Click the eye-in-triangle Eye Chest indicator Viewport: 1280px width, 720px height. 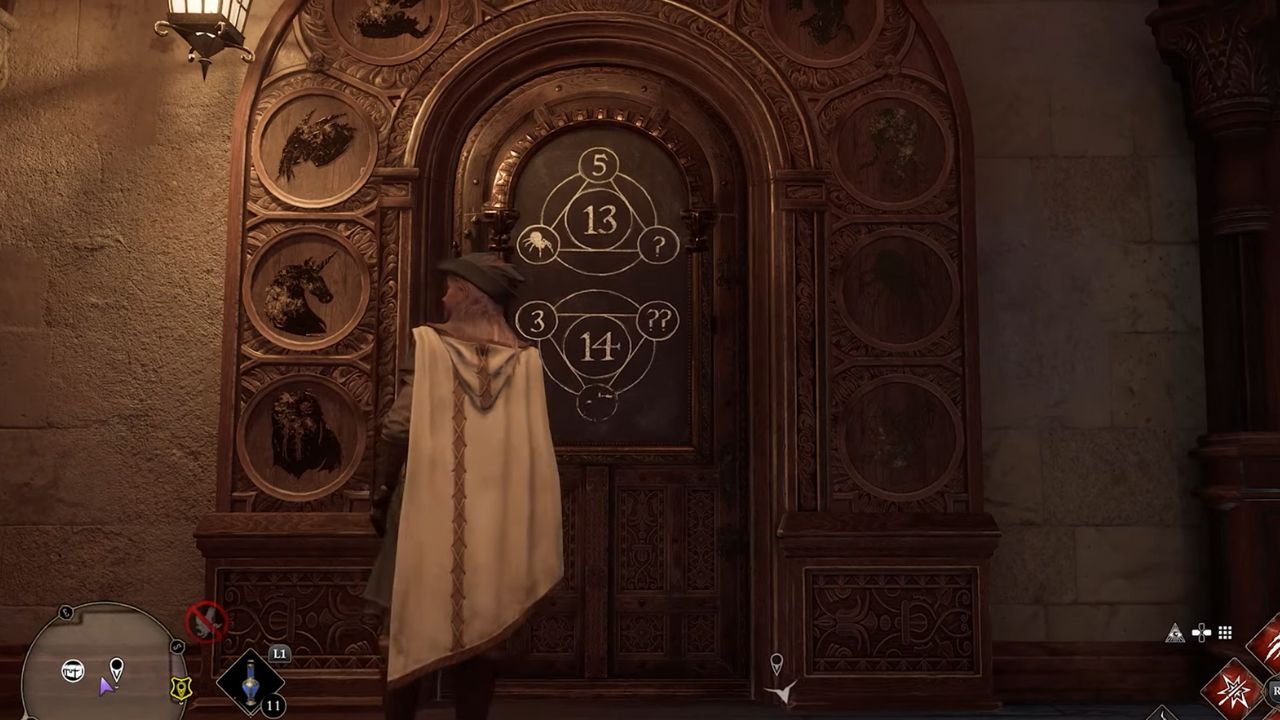1176,632
